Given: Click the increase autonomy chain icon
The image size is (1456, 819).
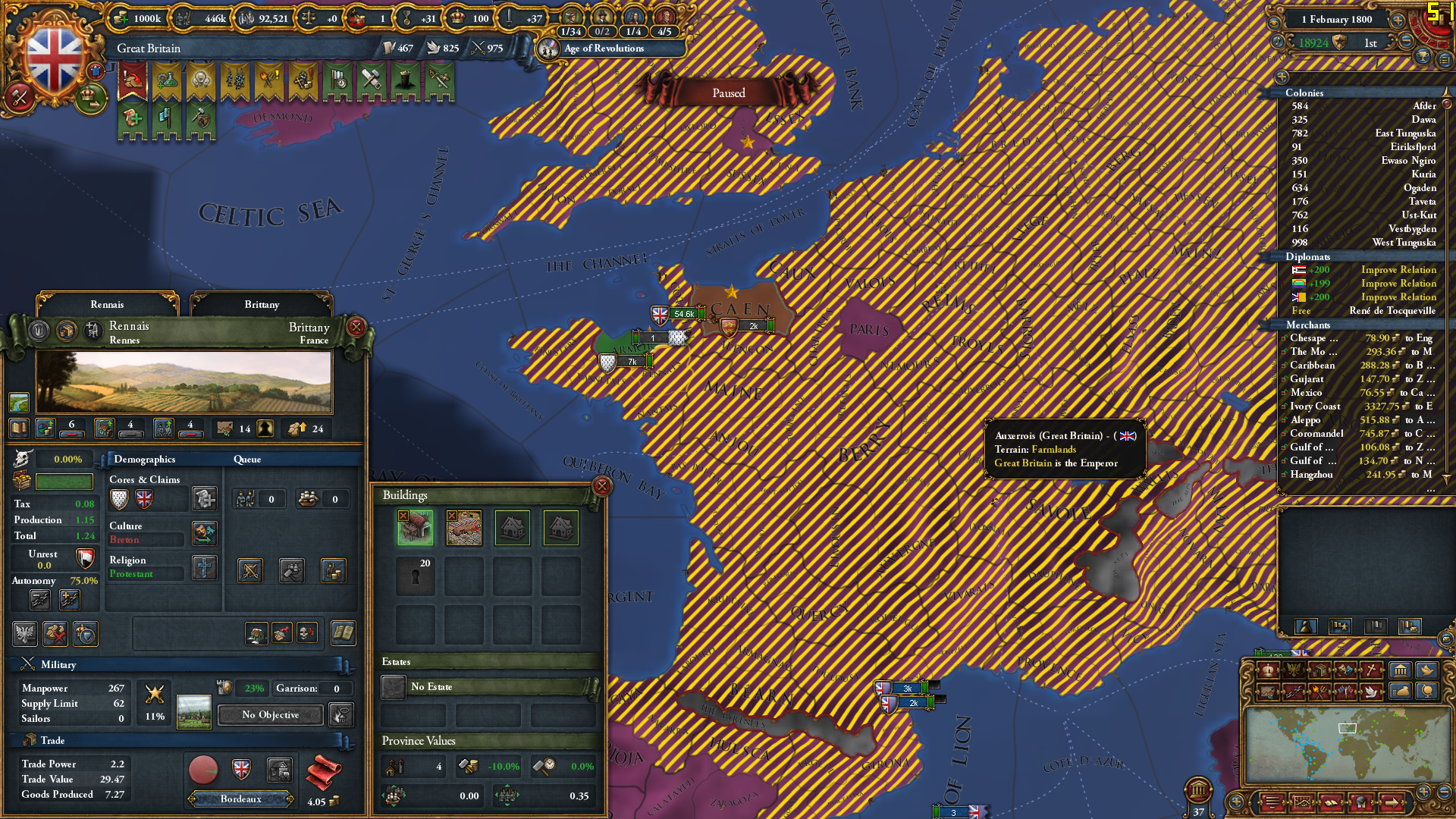Looking at the screenshot, I should (70, 600).
